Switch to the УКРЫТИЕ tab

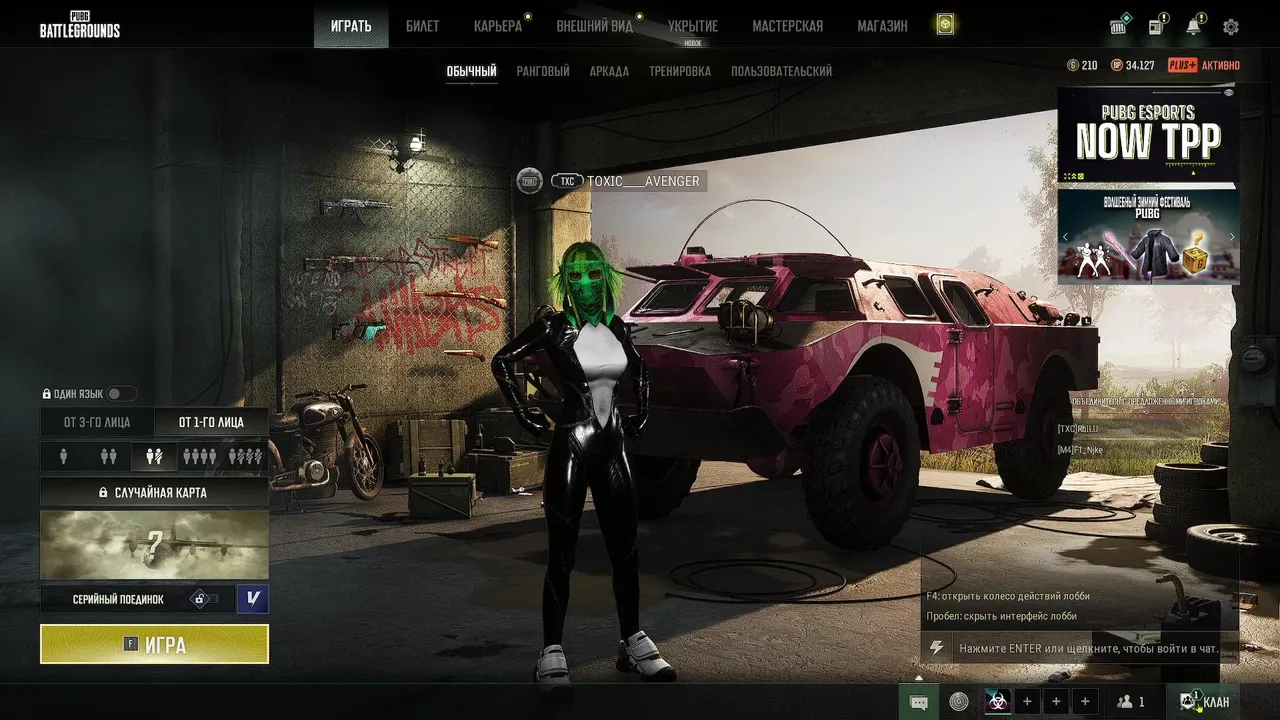(692, 26)
